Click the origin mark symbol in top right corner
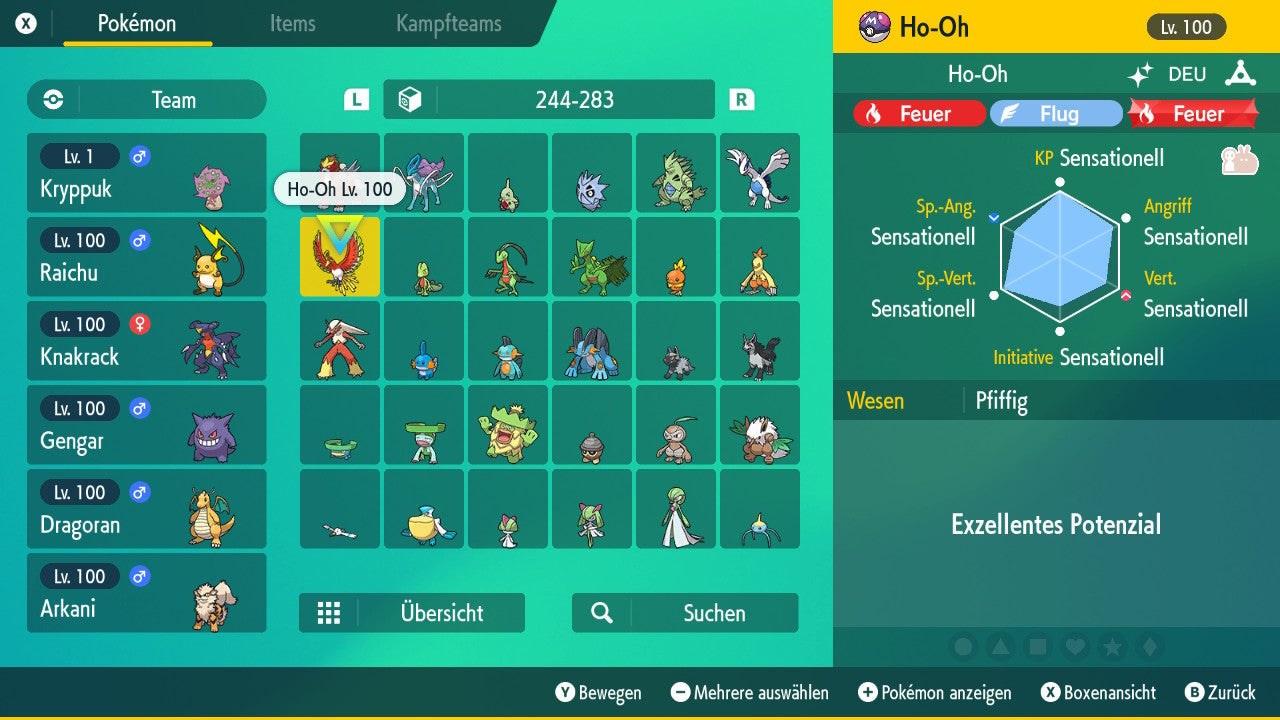The width and height of the screenshot is (1280, 720). click(1240, 73)
